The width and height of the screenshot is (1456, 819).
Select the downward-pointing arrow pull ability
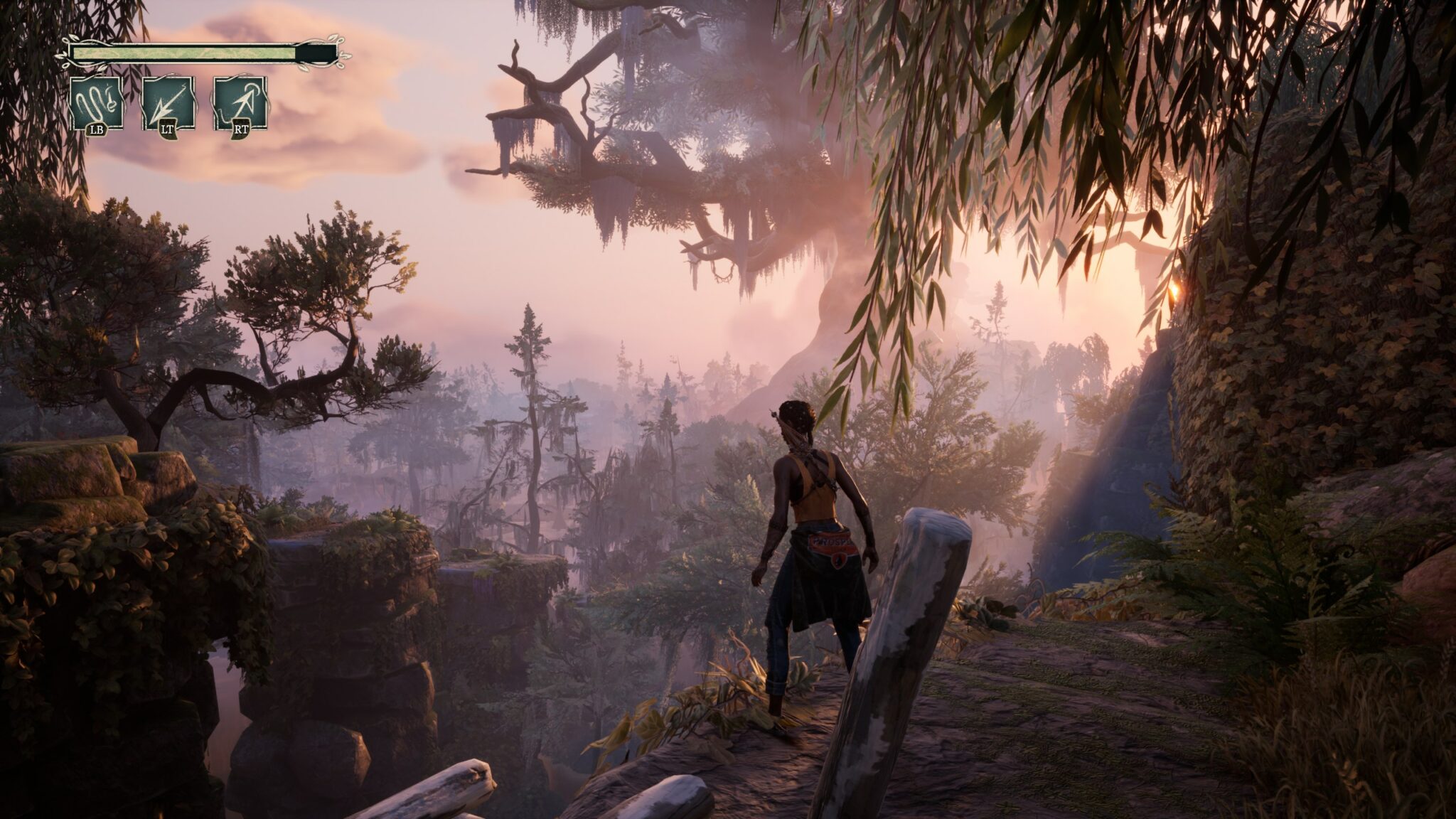168,104
